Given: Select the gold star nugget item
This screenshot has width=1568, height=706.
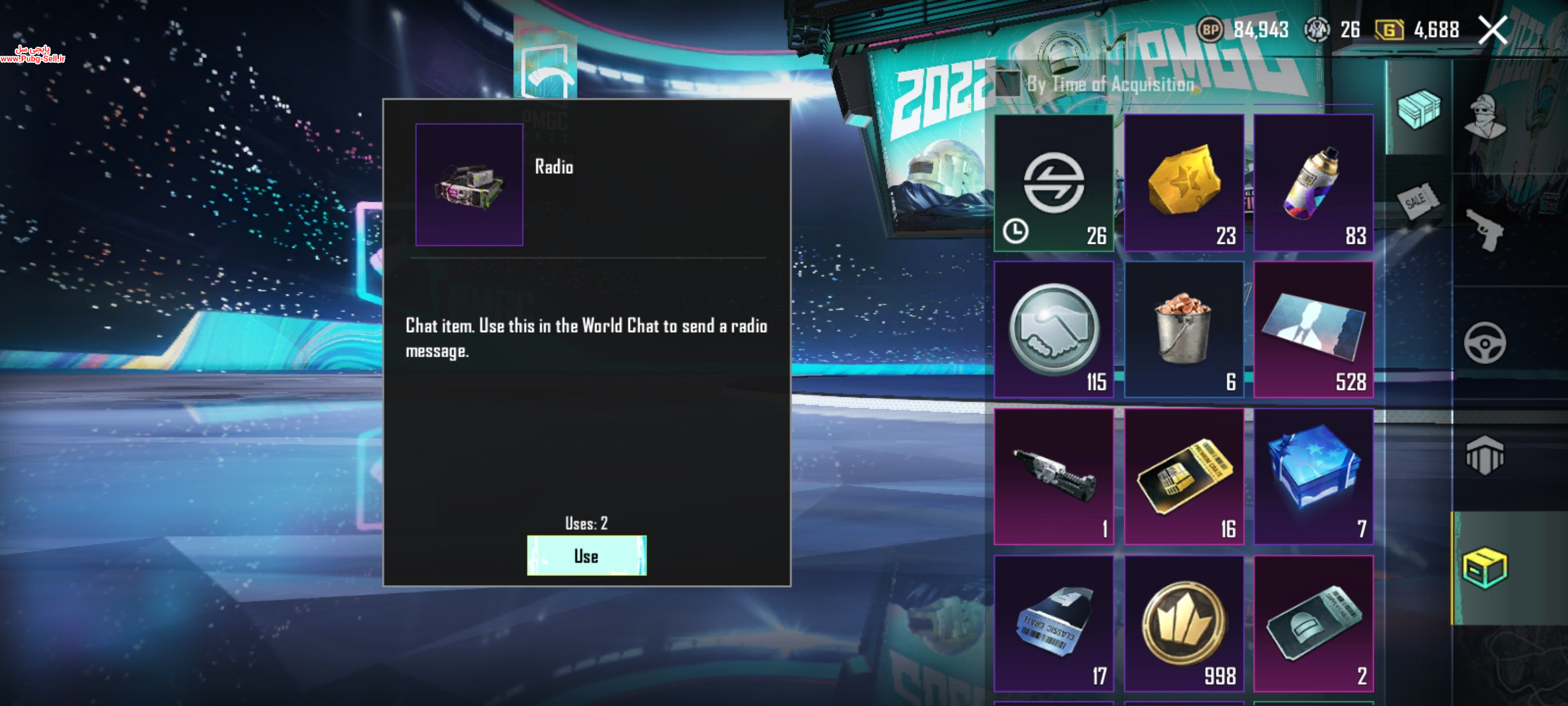Looking at the screenshot, I should pyautogui.click(x=1183, y=182).
